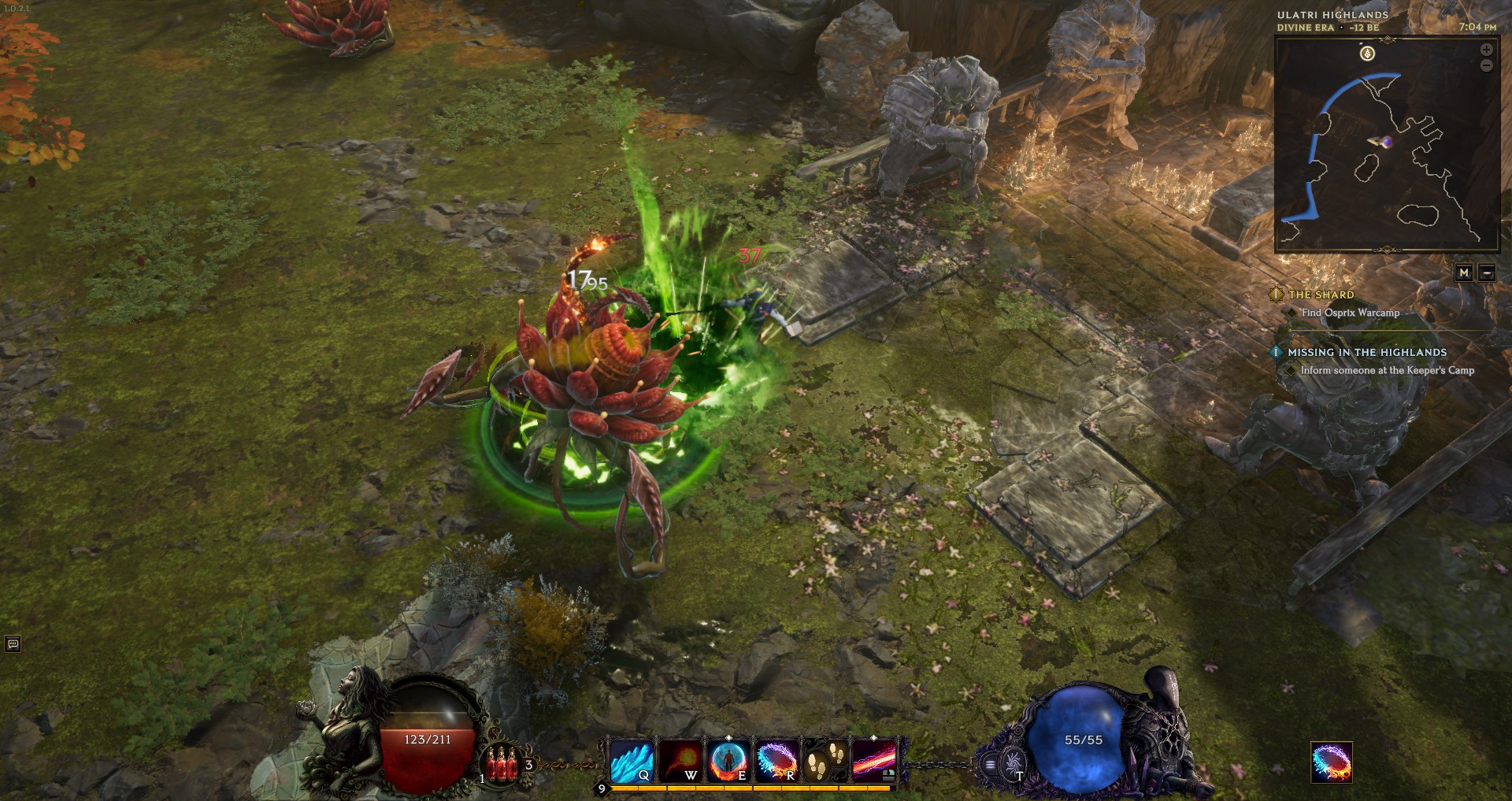1512x801 pixels.
Task: Minimize the minimap with the dash toggle
Action: tap(1487, 271)
